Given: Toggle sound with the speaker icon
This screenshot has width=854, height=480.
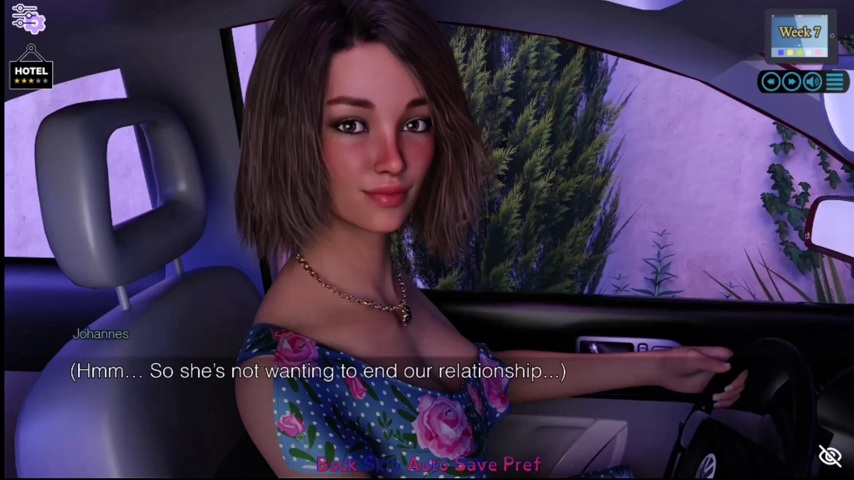Looking at the screenshot, I should [x=812, y=82].
